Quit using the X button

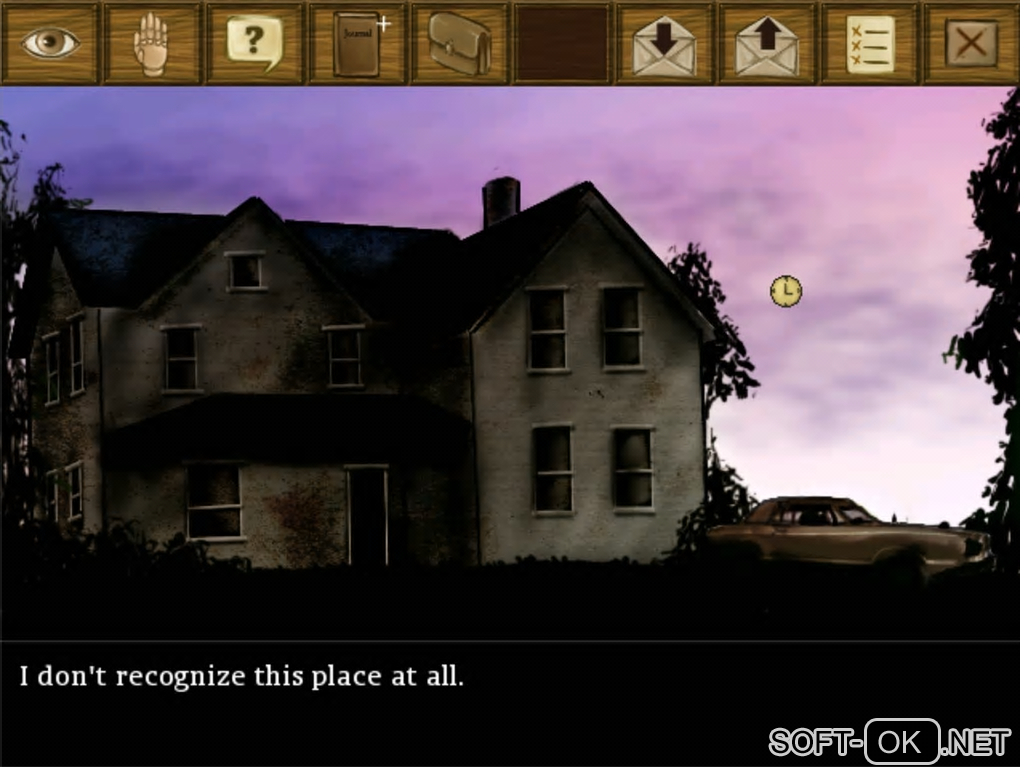pos(971,43)
